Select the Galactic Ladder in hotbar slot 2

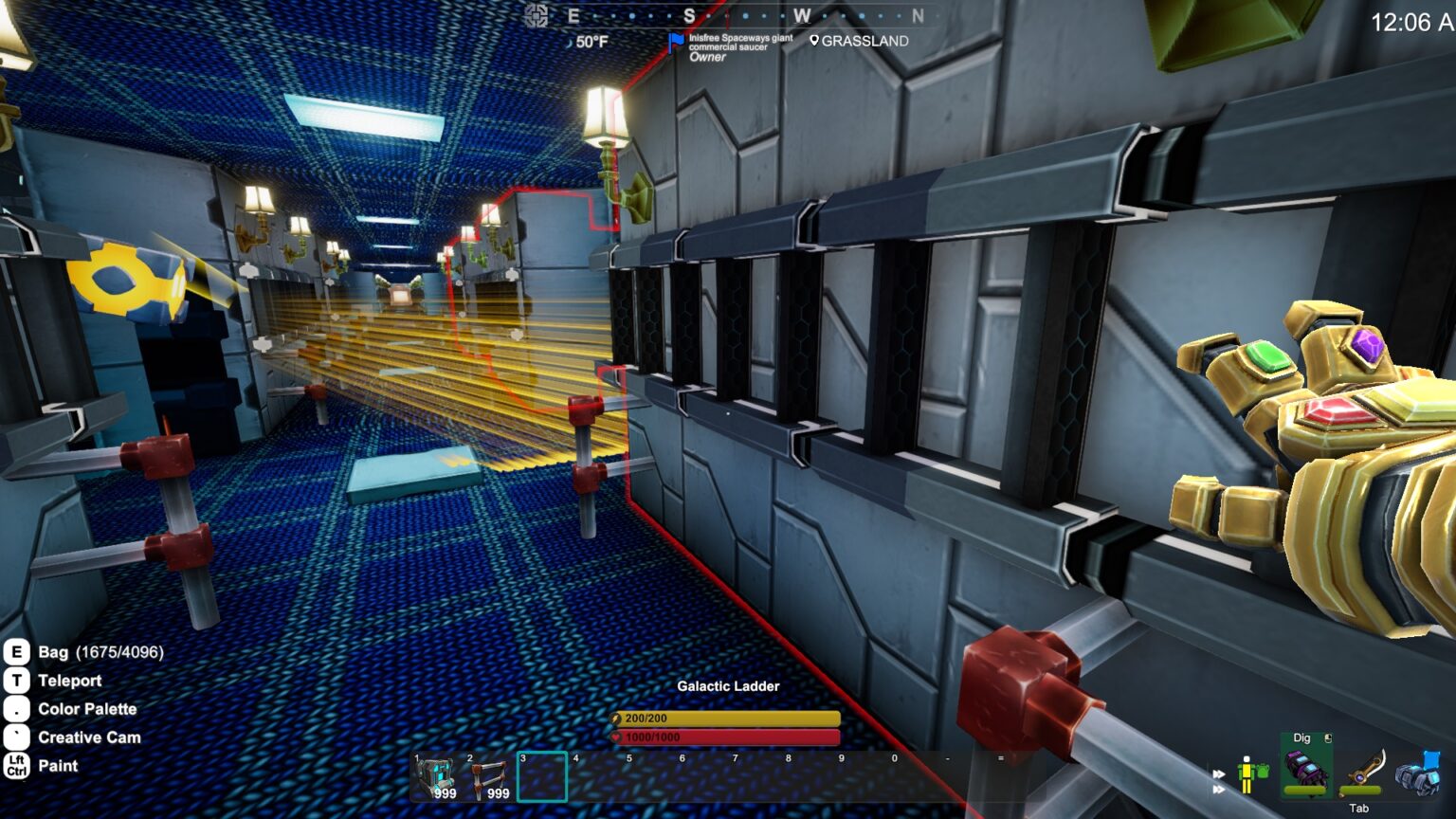pyautogui.click(x=489, y=777)
